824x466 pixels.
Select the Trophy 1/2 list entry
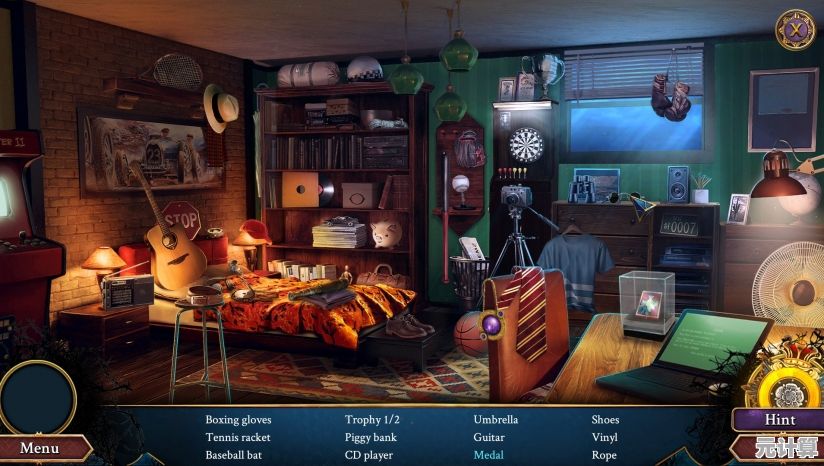pyautogui.click(x=372, y=420)
